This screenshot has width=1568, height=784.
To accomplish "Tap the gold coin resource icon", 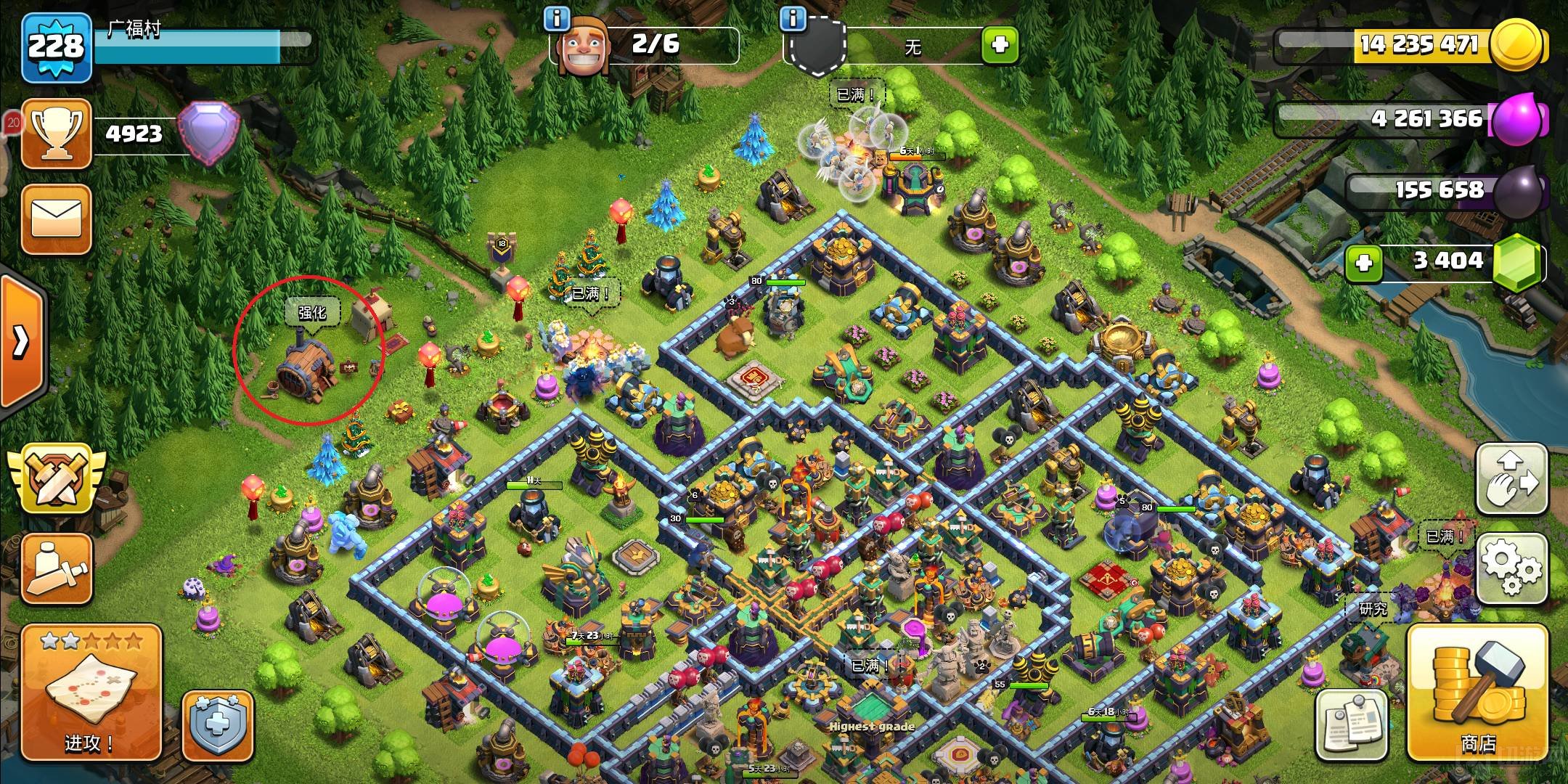I will 1516,45.
